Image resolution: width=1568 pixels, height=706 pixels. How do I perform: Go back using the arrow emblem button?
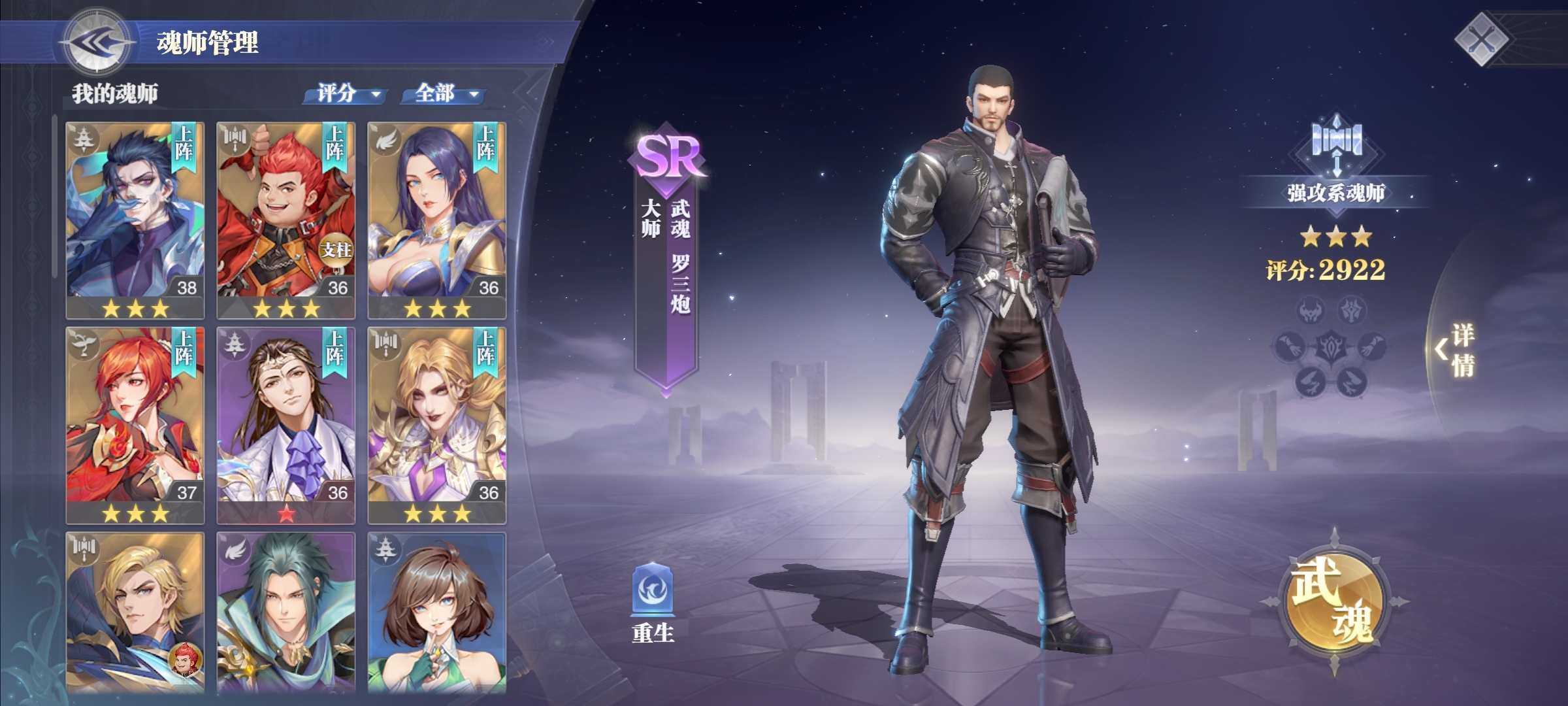click(x=97, y=42)
